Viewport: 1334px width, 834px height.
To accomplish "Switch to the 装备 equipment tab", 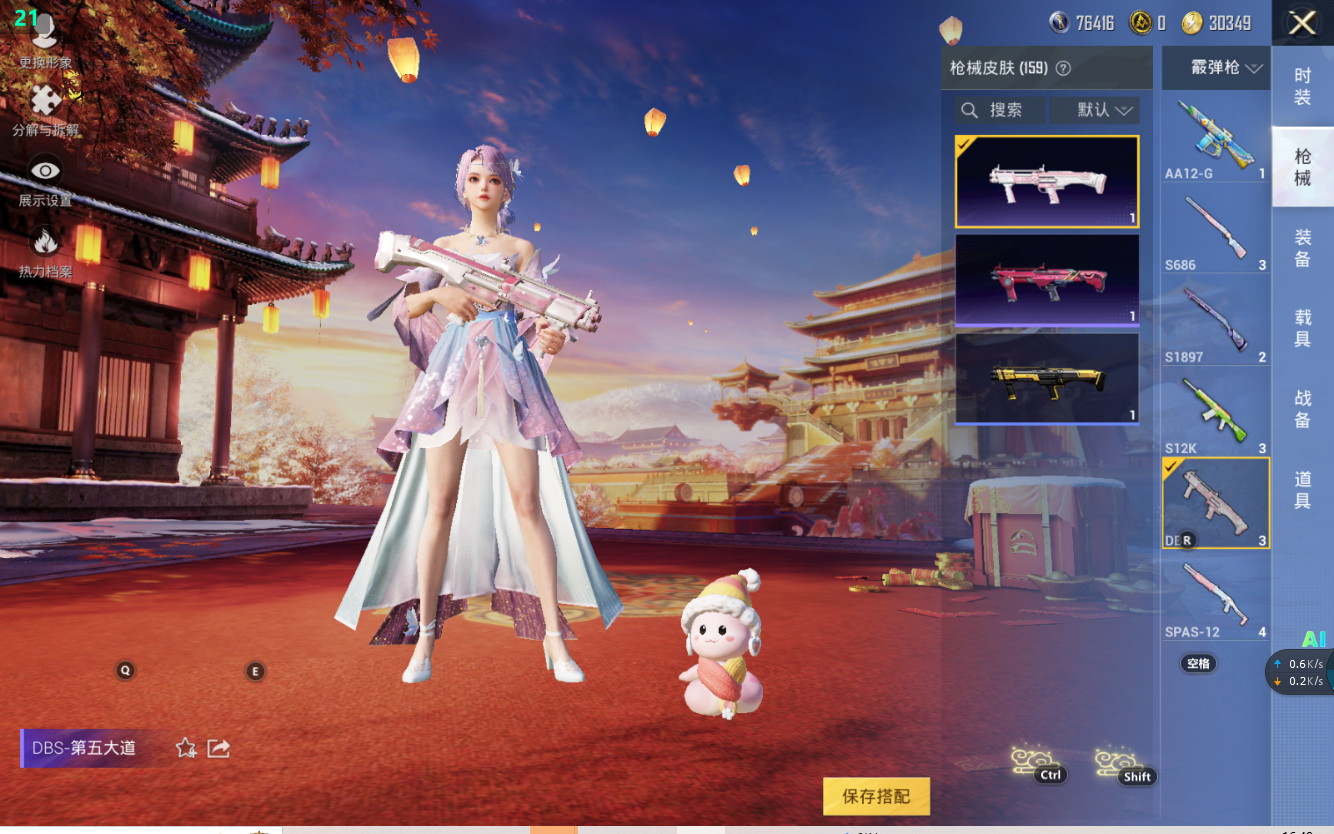I will 1302,248.
